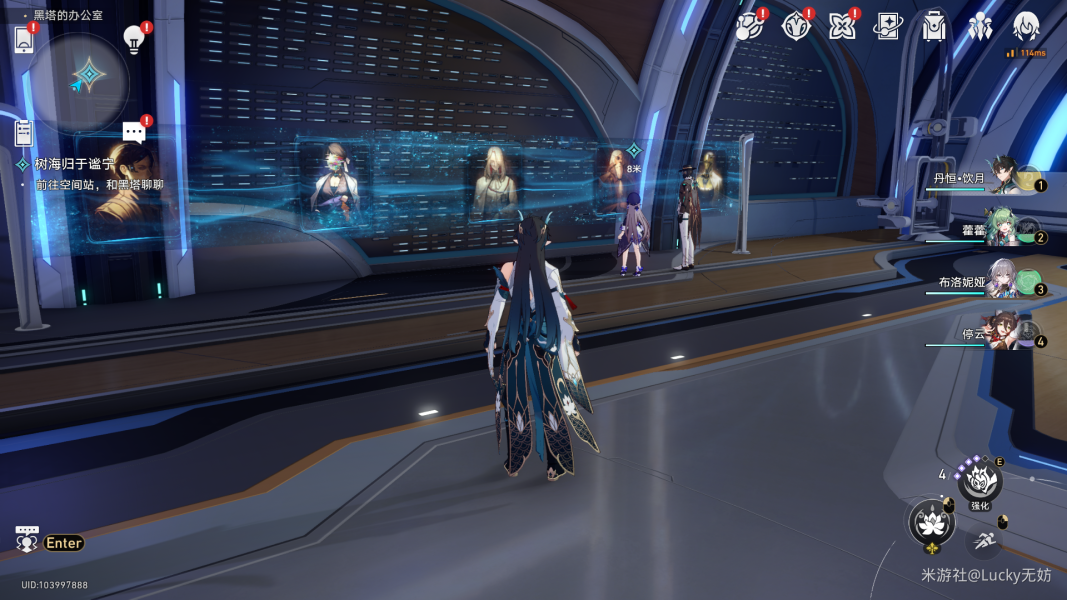Switch to party member 藿藿

point(1004,230)
